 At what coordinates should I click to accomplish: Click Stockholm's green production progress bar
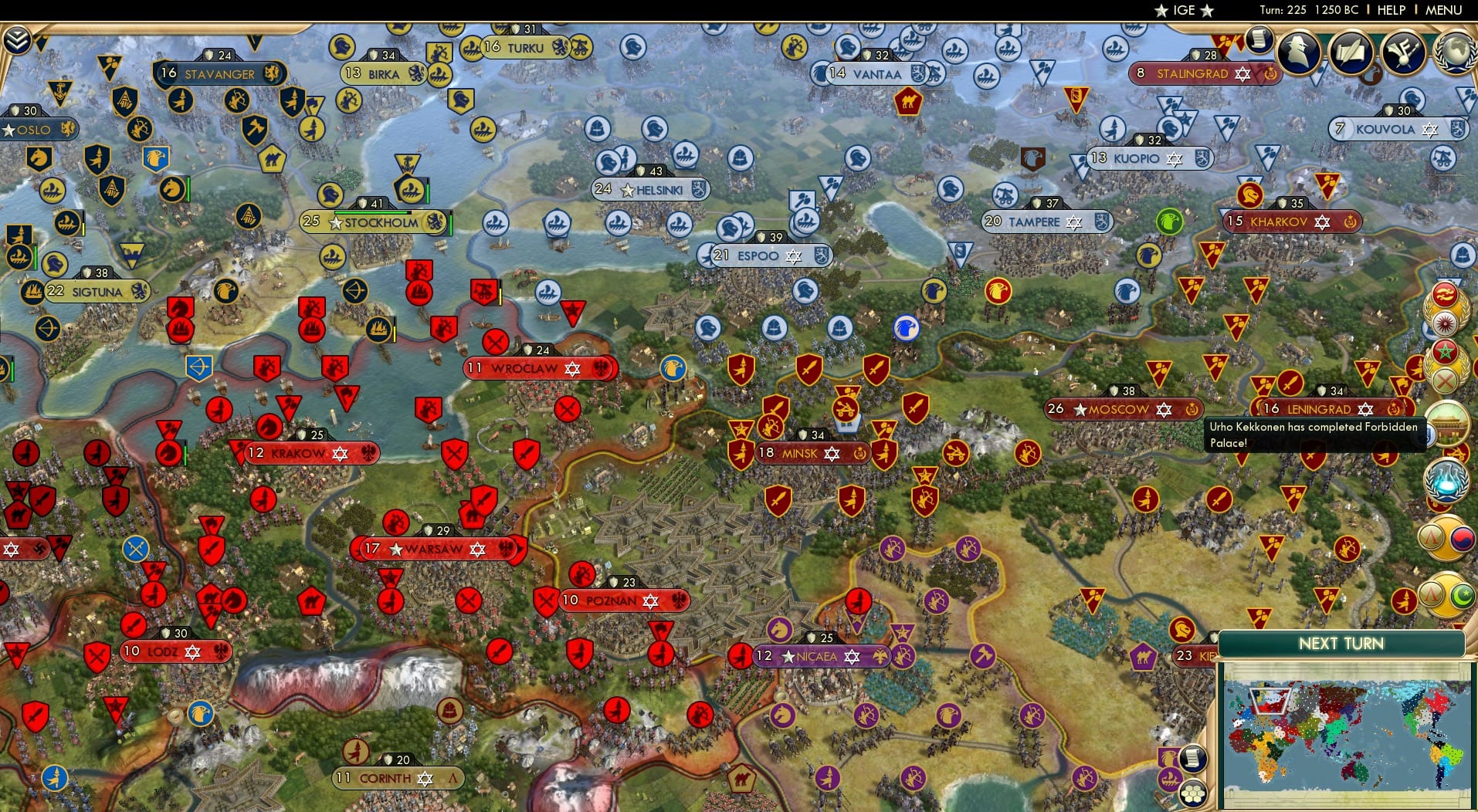coord(371,212)
